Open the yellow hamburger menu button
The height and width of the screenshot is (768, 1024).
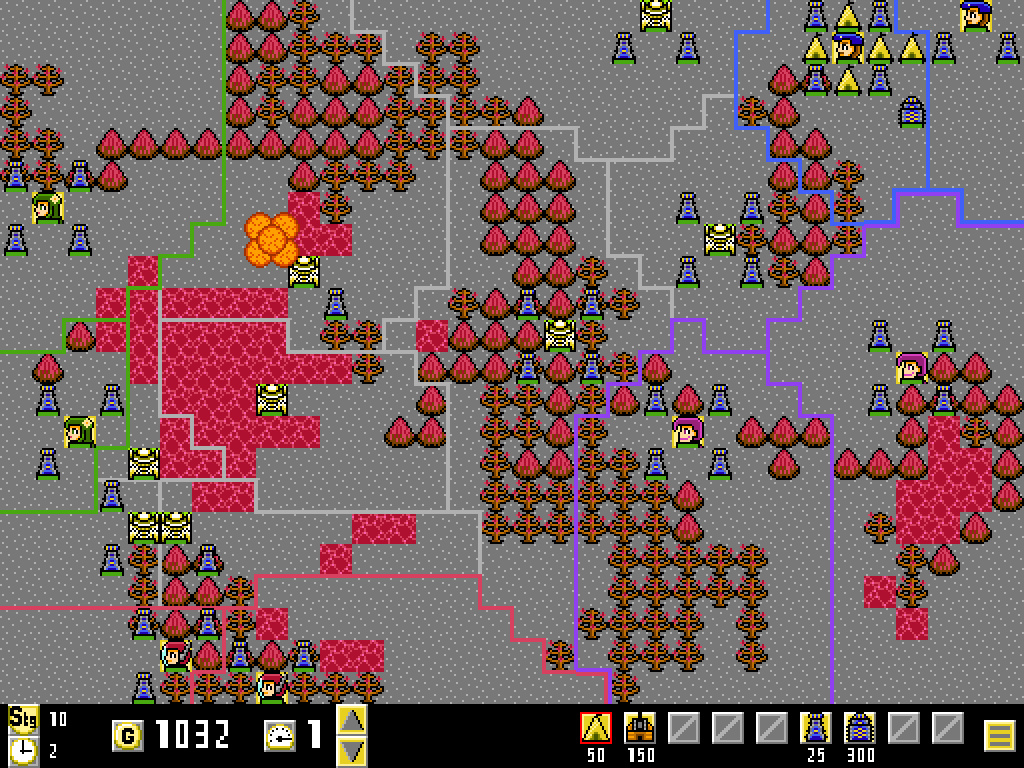tap(1000, 736)
